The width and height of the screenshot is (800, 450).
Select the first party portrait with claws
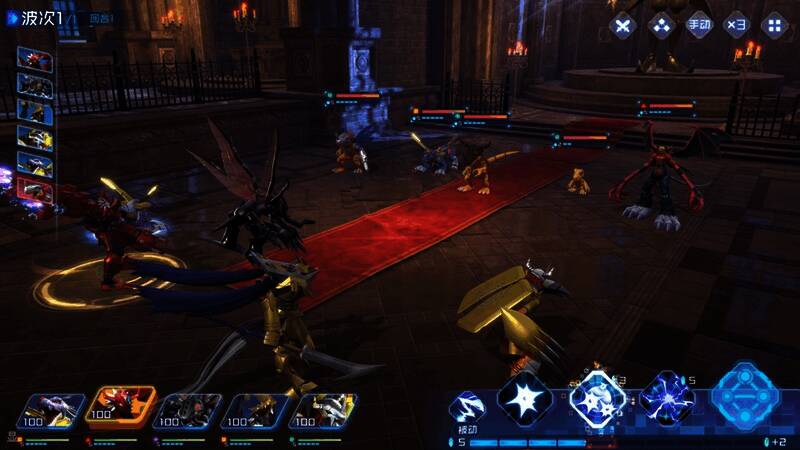point(55,409)
